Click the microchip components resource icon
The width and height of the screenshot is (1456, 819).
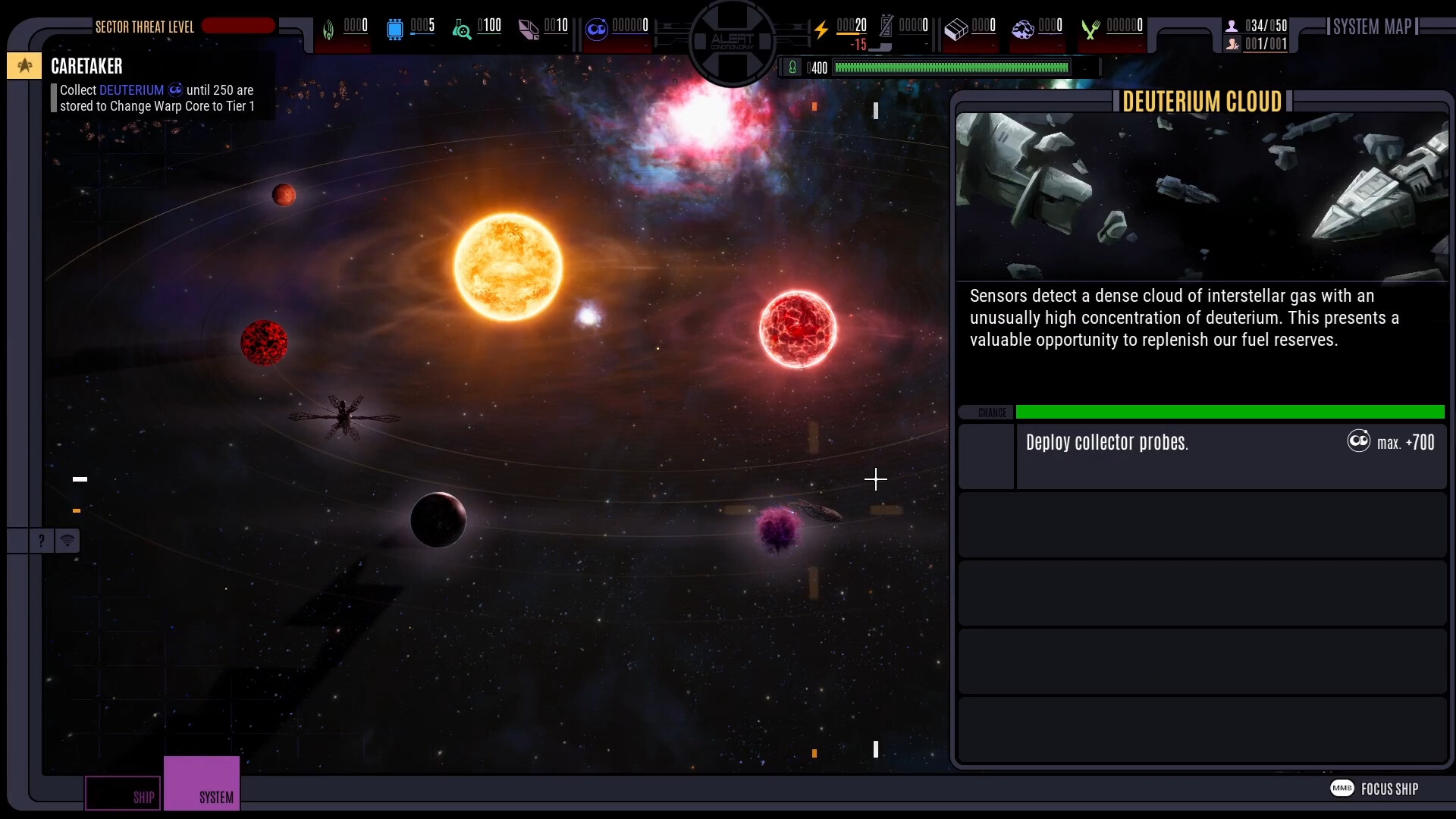395,30
